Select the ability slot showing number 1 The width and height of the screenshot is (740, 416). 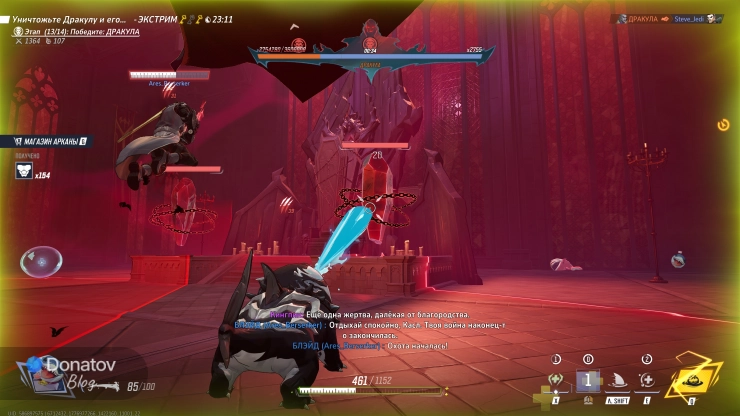[588, 380]
